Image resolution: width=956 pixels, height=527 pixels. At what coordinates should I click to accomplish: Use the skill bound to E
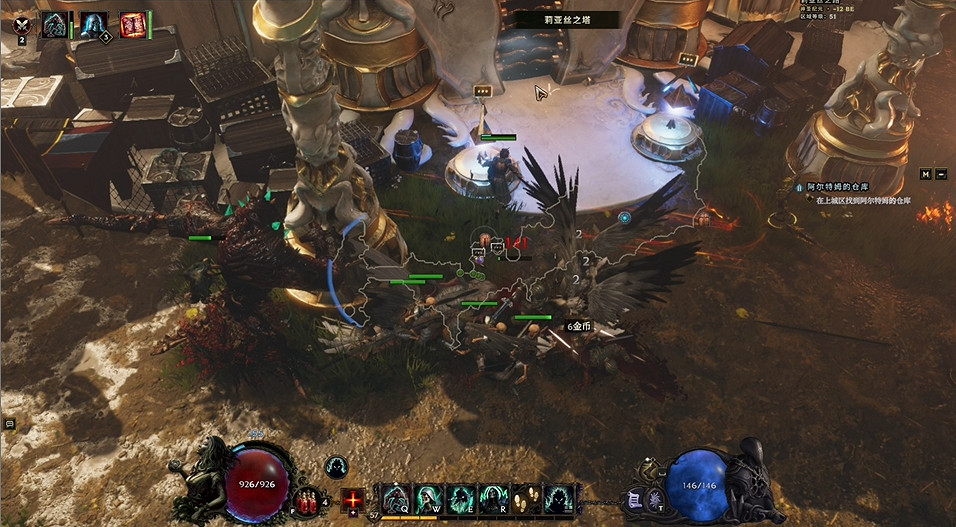(x=460, y=498)
